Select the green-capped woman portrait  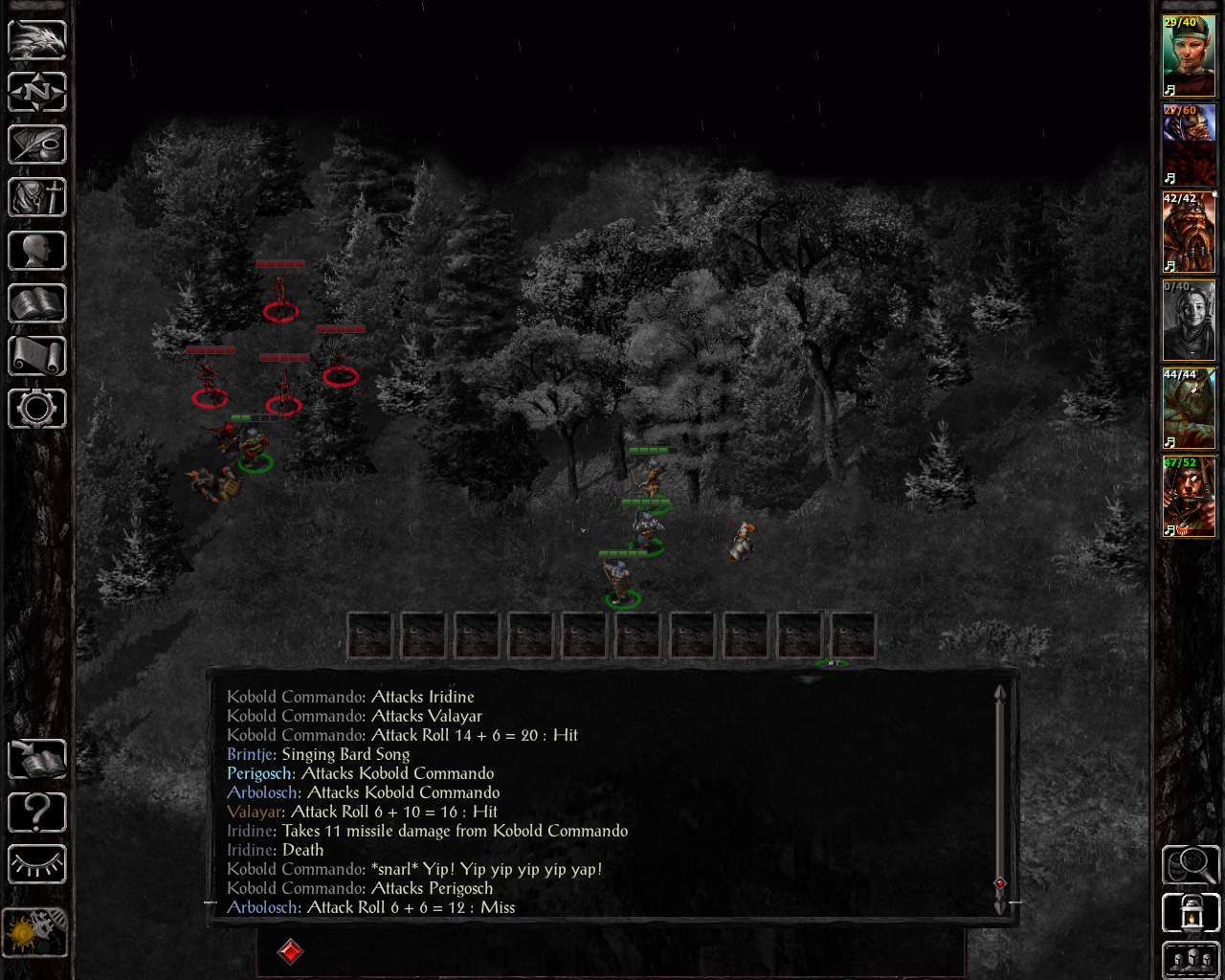pyautogui.click(x=1189, y=56)
